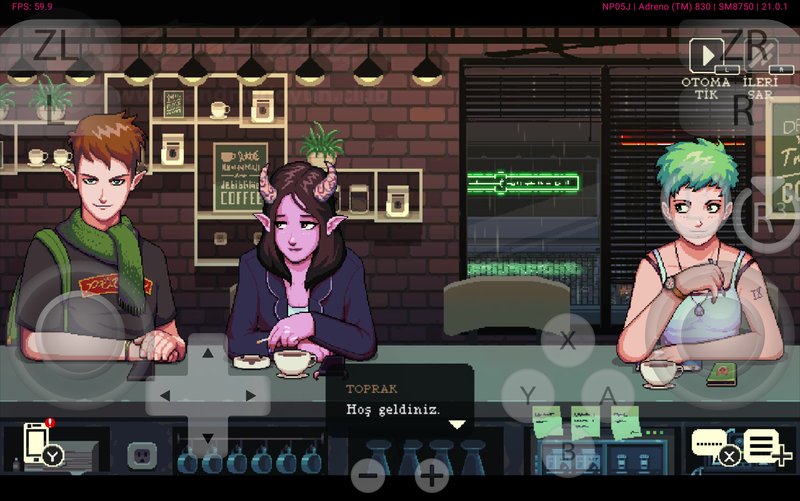
Task: Tap the emulator's round minus button
Action: point(368,475)
